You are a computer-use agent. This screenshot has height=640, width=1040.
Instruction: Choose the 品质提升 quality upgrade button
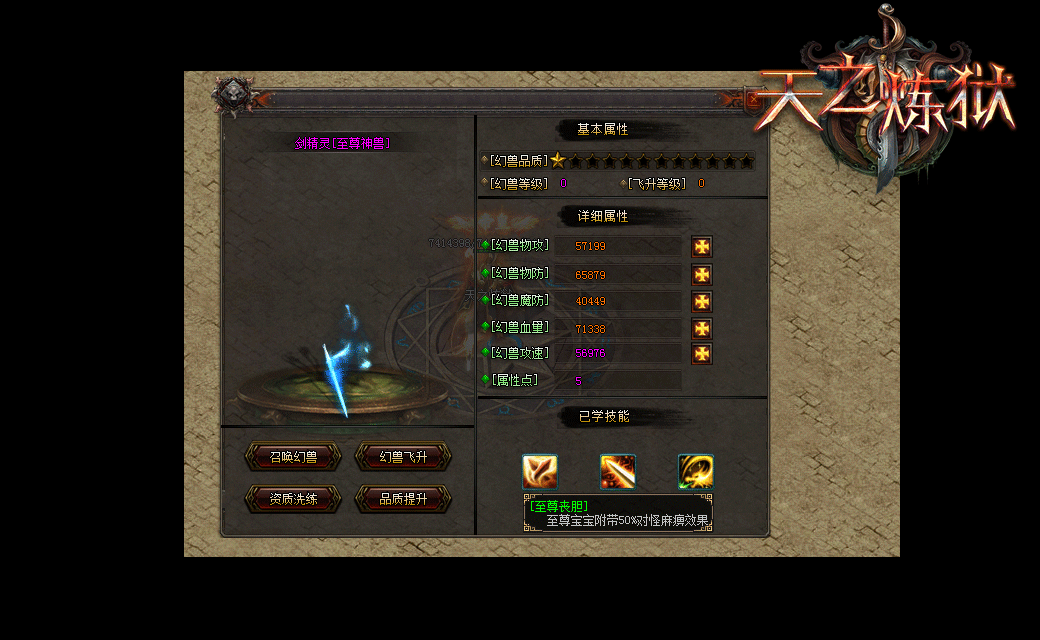click(403, 499)
